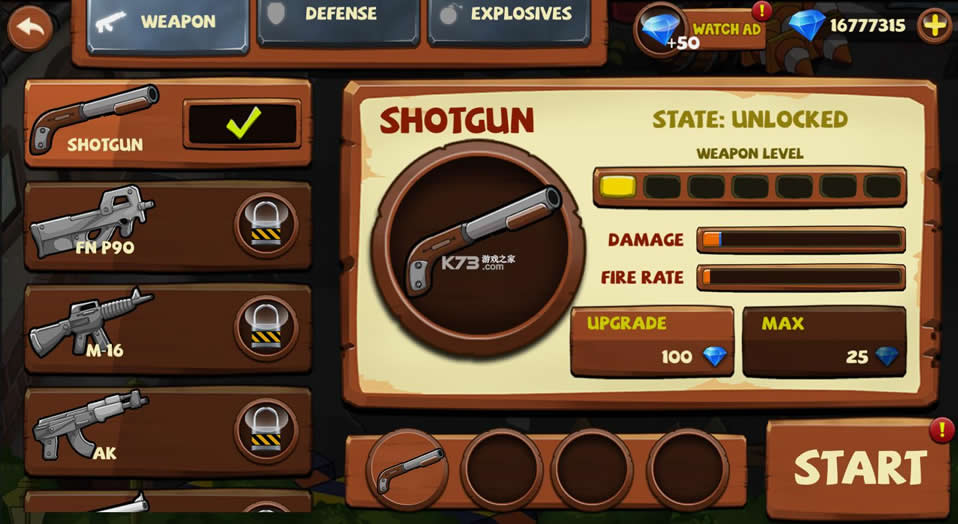958x524 pixels.
Task: Buy the Max upgrade for 25 gems
Action: pos(823,342)
